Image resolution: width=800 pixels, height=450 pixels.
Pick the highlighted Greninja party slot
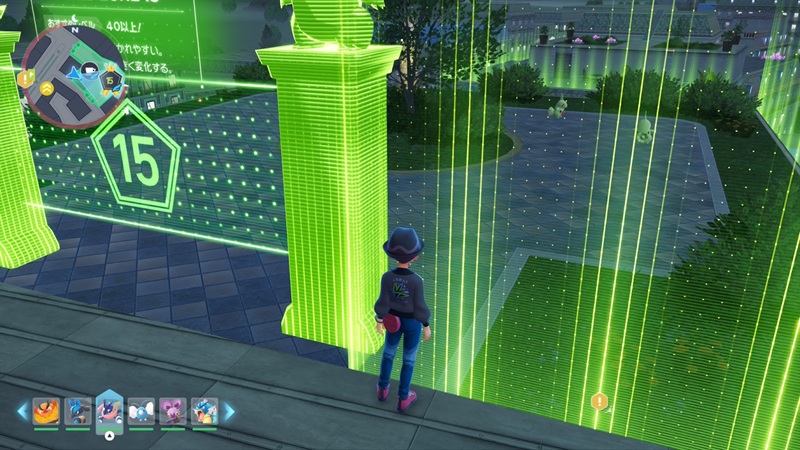[x=108, y=409]
